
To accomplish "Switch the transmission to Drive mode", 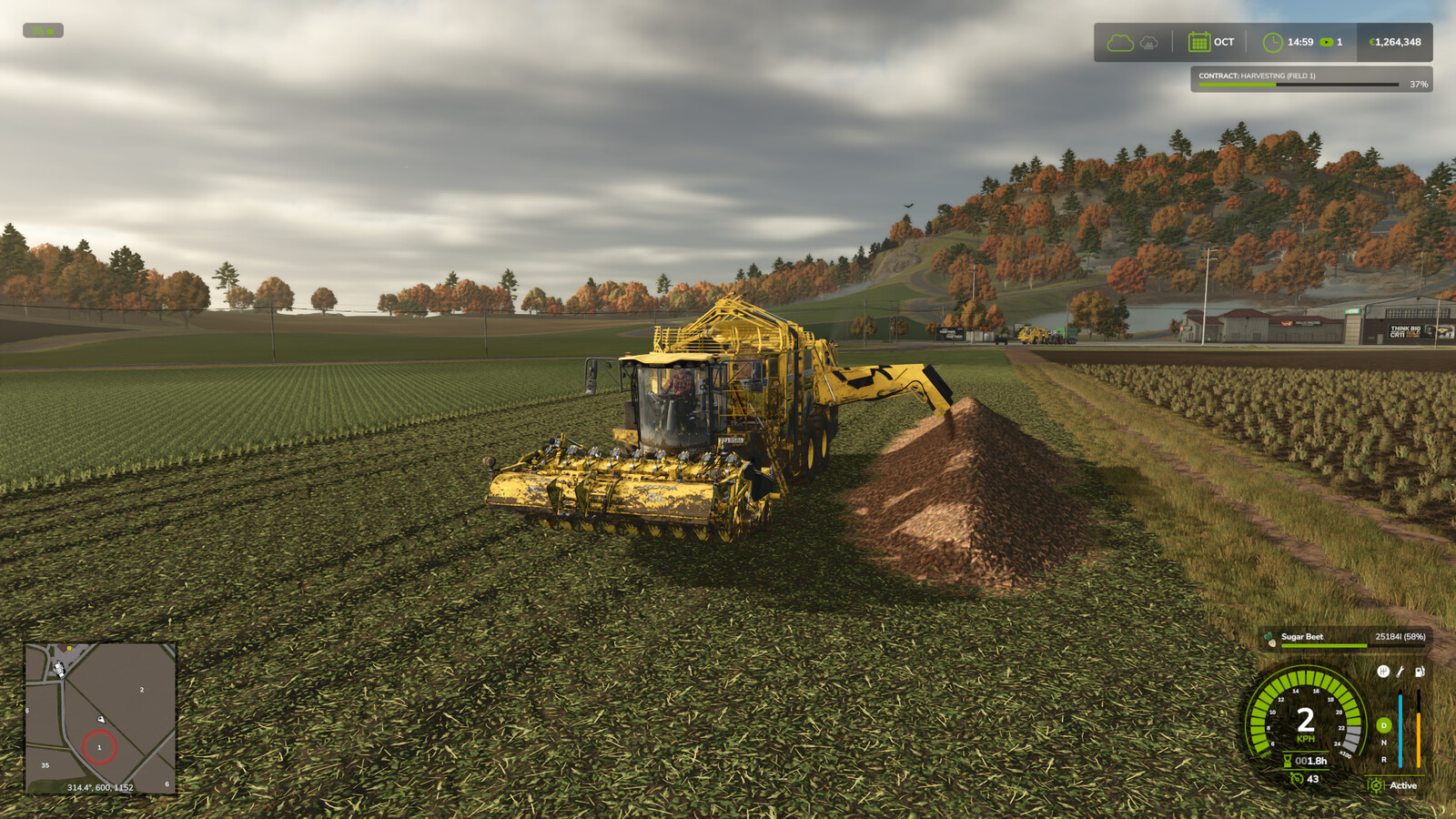I will pos(1382,725).
